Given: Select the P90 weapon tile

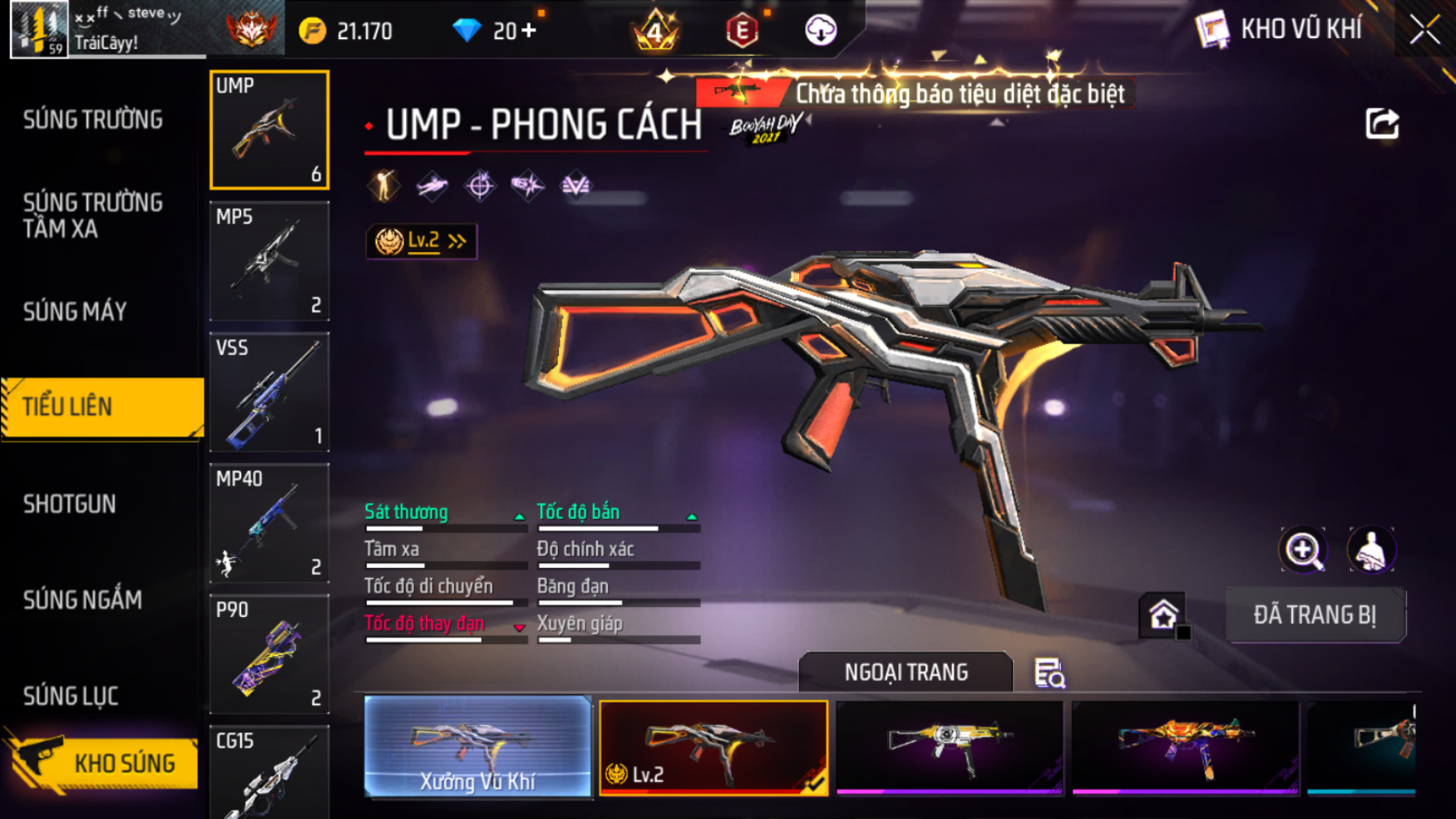Looking at the screenshot, I should click(269, 654).
